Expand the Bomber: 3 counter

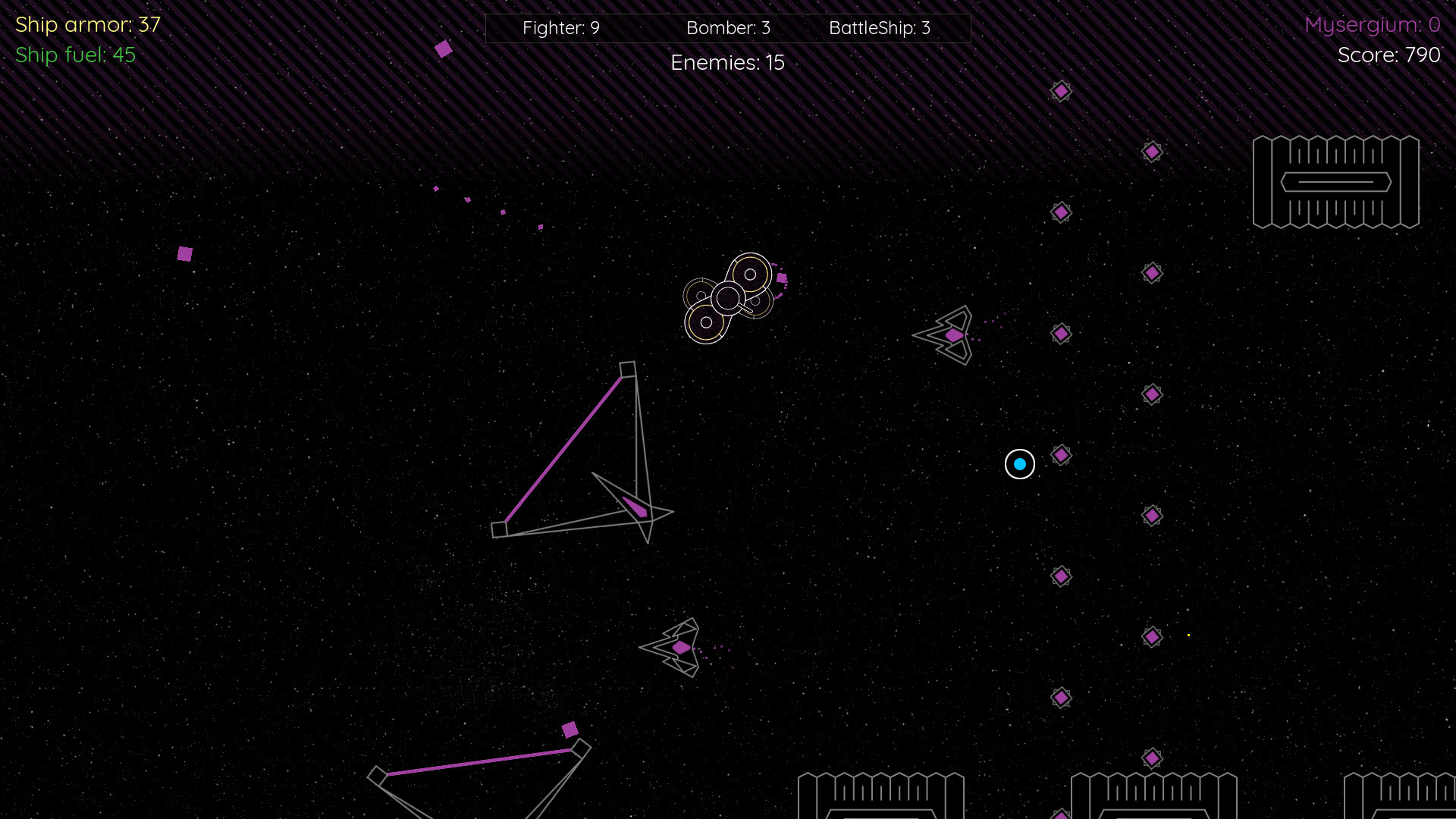click(728, 28)
